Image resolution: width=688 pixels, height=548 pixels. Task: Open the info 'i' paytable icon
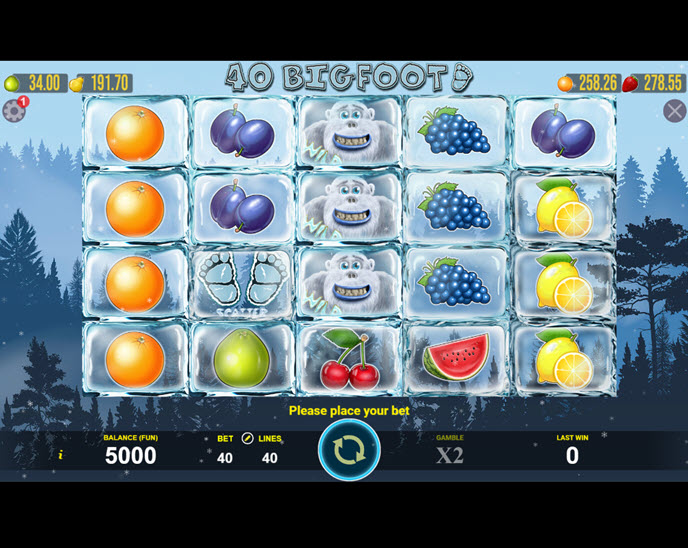pos(60,455)
